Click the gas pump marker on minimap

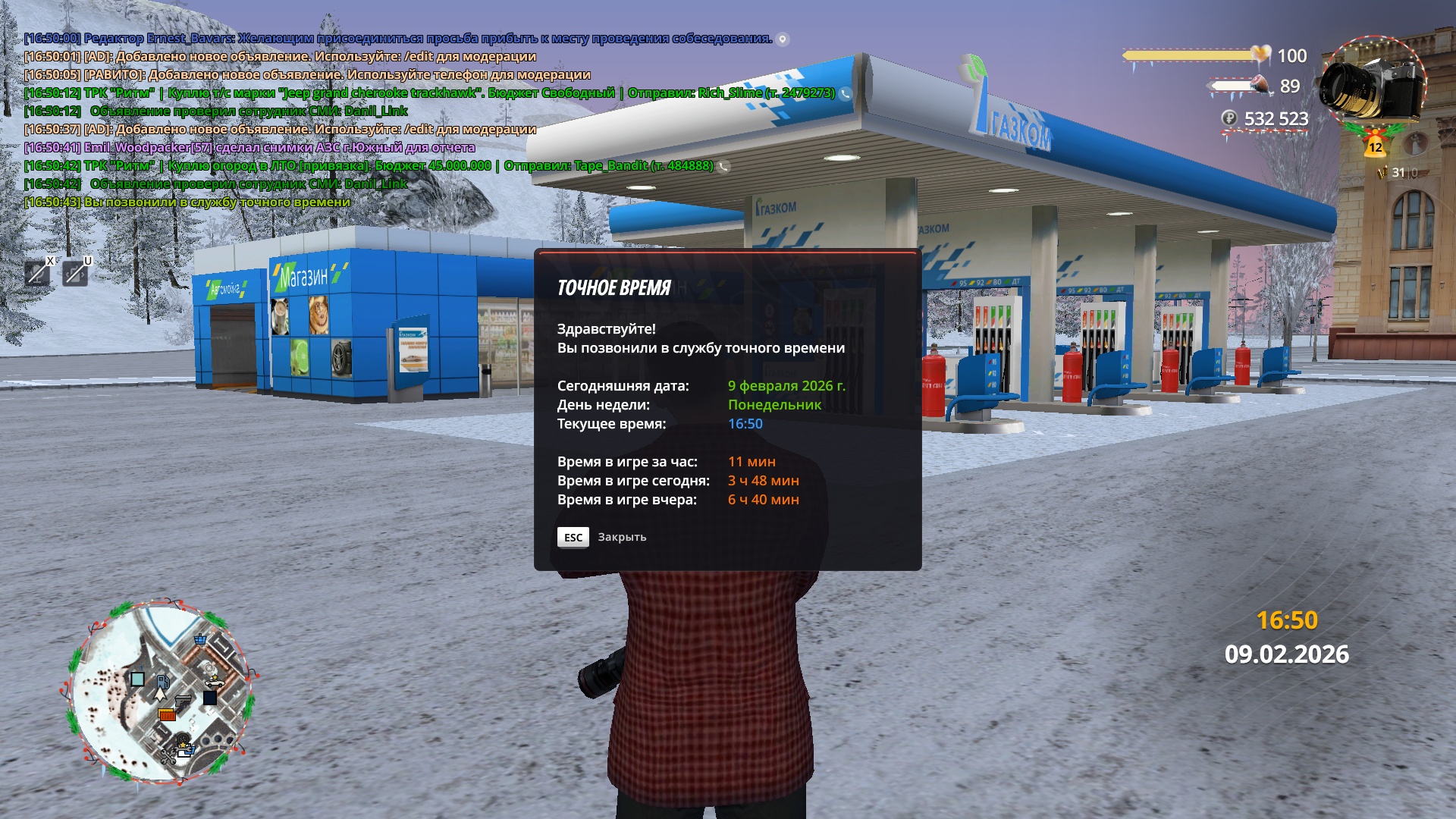click(x=163, y=680)
